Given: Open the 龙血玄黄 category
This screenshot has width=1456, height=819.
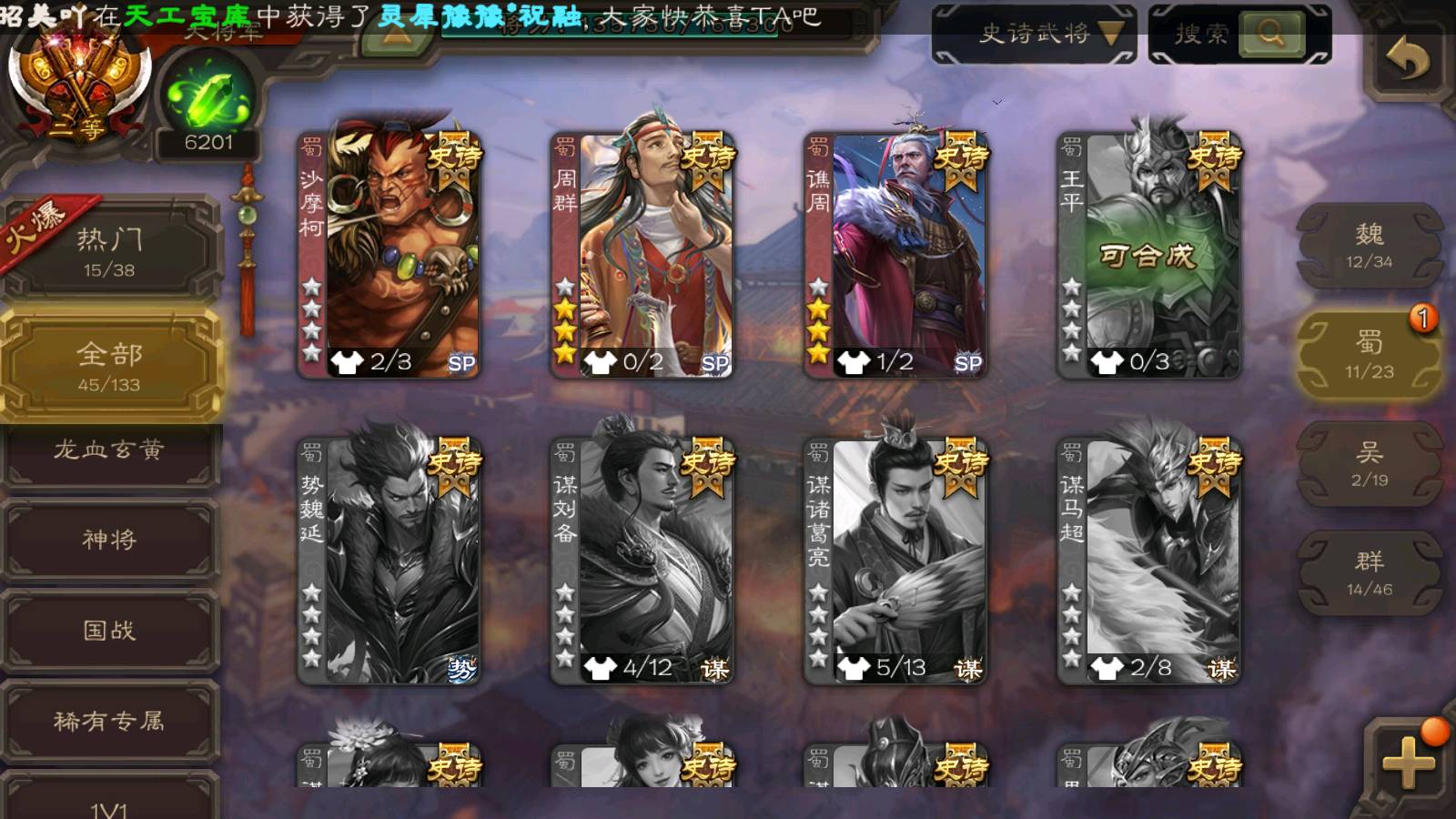Looking at the screenshot, I should [109, 450].
